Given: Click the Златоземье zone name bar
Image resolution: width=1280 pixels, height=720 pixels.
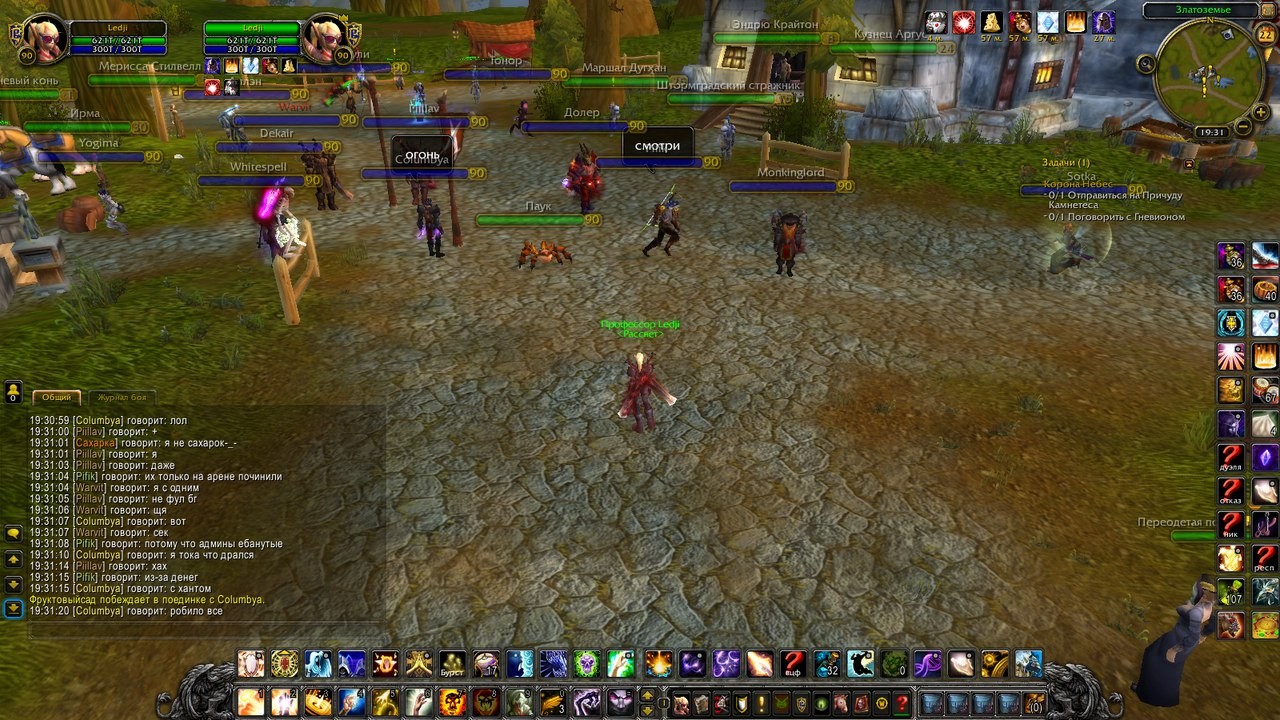Looking at the screenshot, I should click(x=1202, y=10).
